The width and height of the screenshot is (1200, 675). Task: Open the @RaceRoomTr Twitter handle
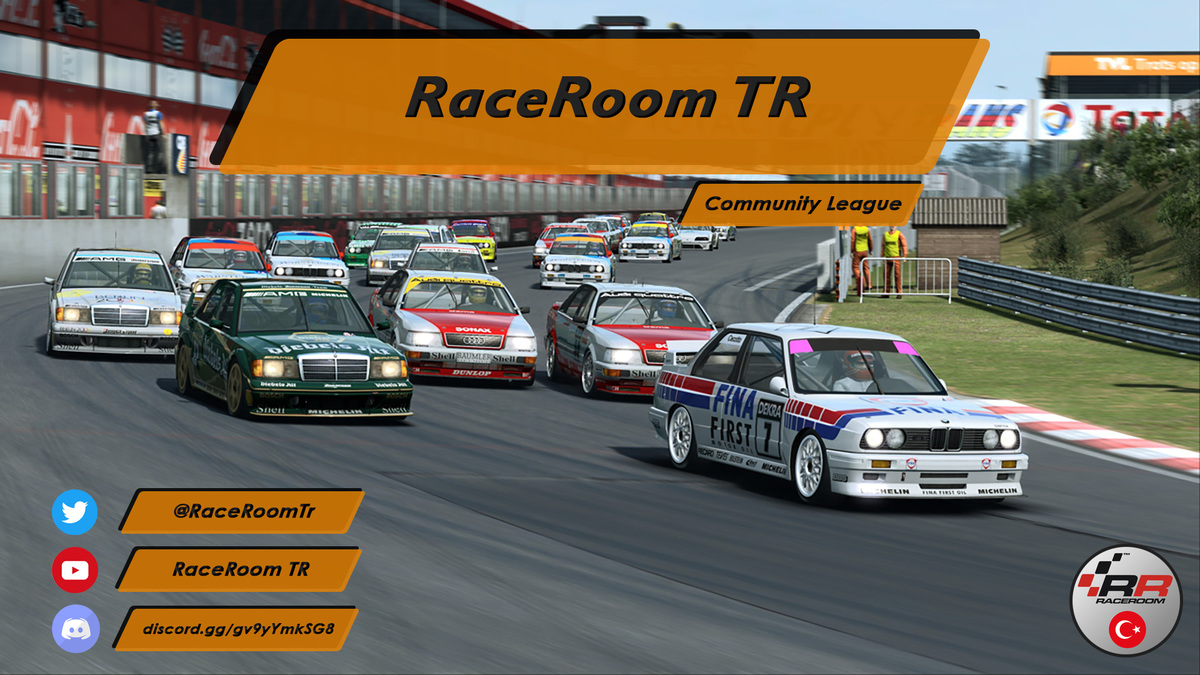[243, 511]
